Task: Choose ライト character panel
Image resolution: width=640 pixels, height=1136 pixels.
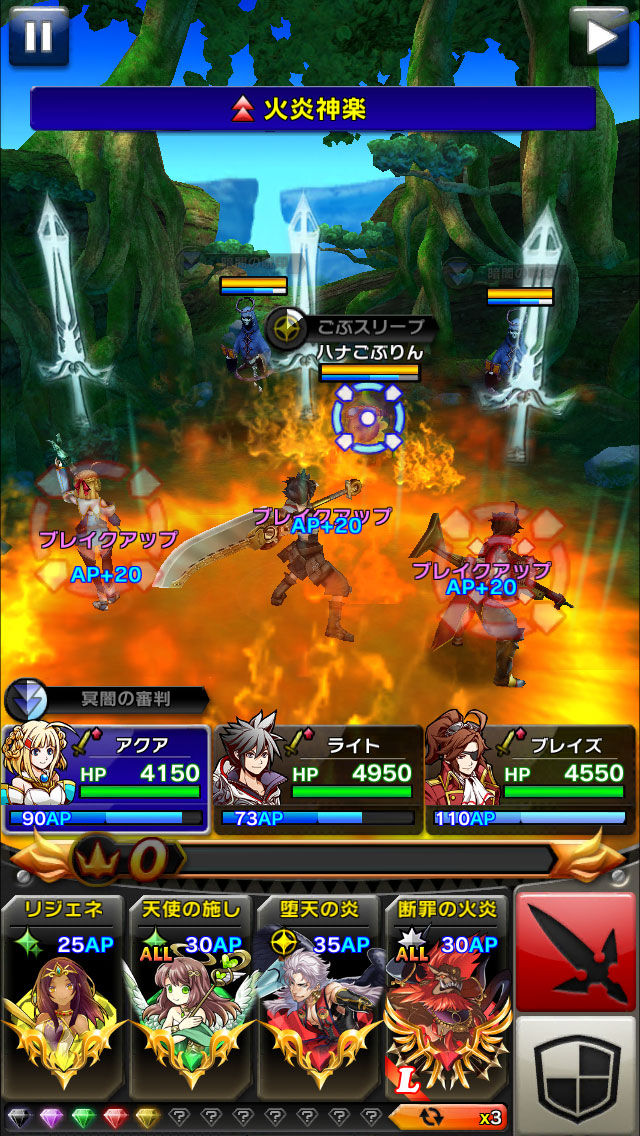Action: (317, 779)
